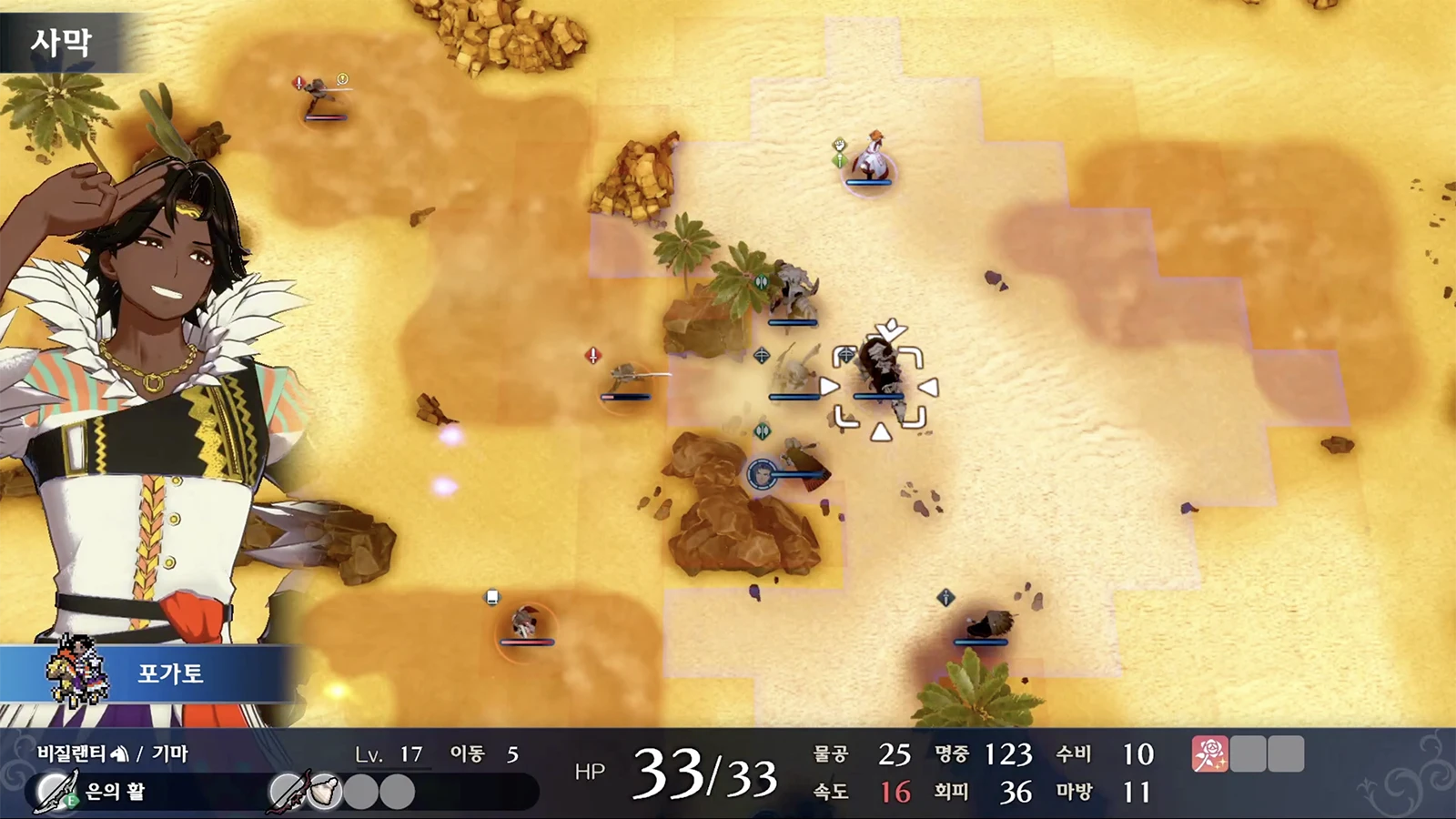Click the bow item in the inventory row
1456x819 pixels.
tap(288, 791)
